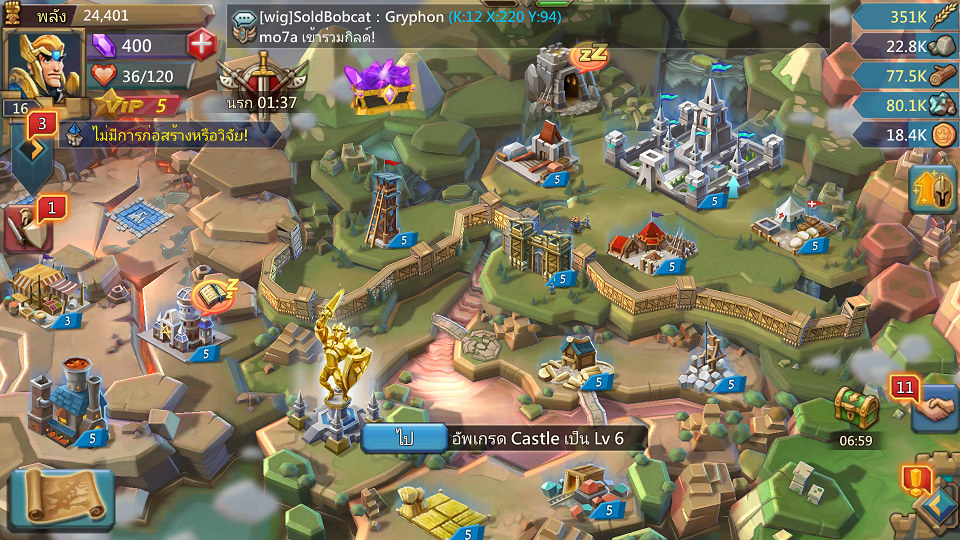960x540 pixels.
Task: Open the golden helmet boost icon
Action: click(x=932, y=189)
